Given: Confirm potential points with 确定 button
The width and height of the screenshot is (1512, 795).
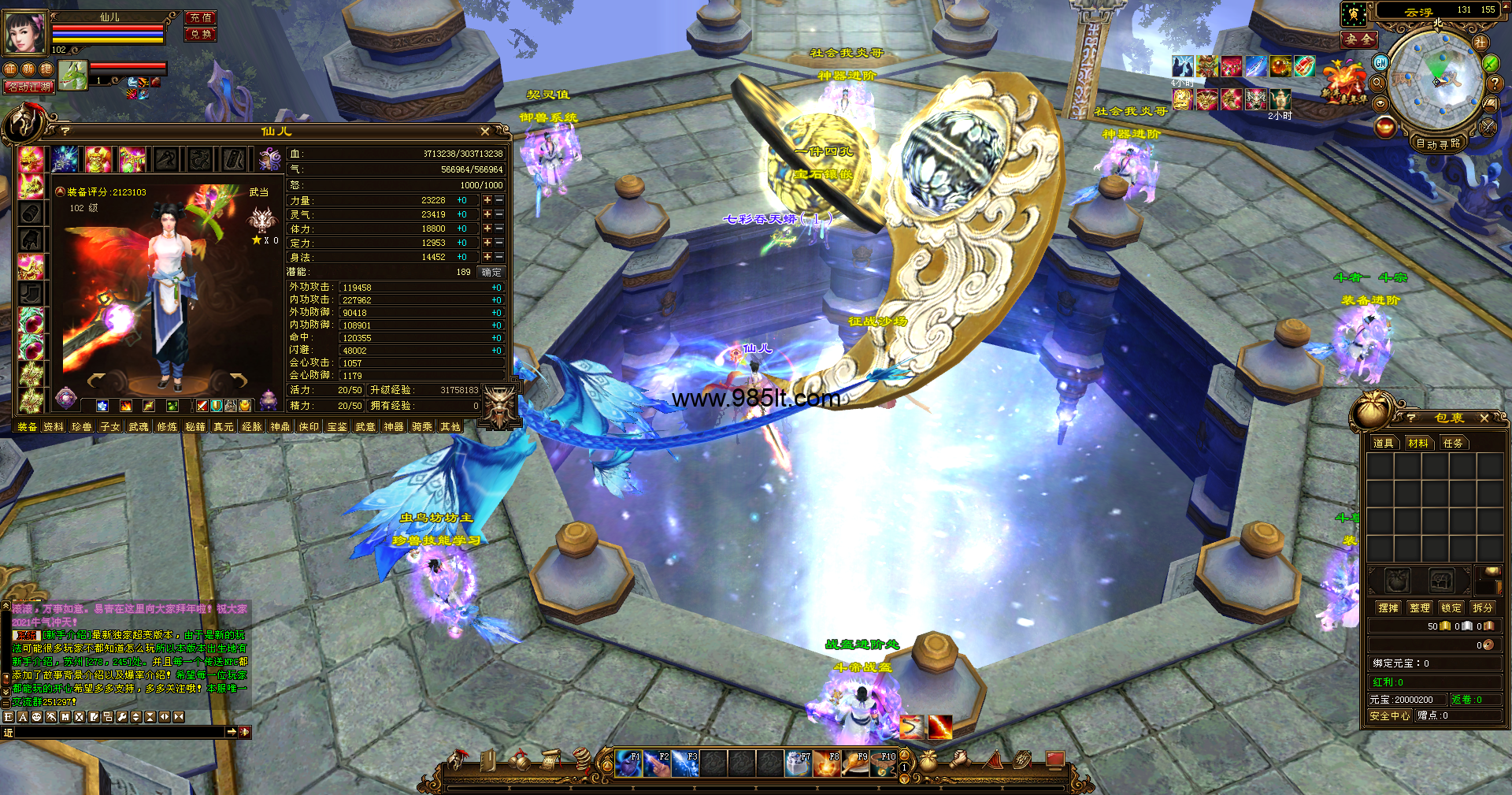Looking at the screenshot, I should point(491,273).
